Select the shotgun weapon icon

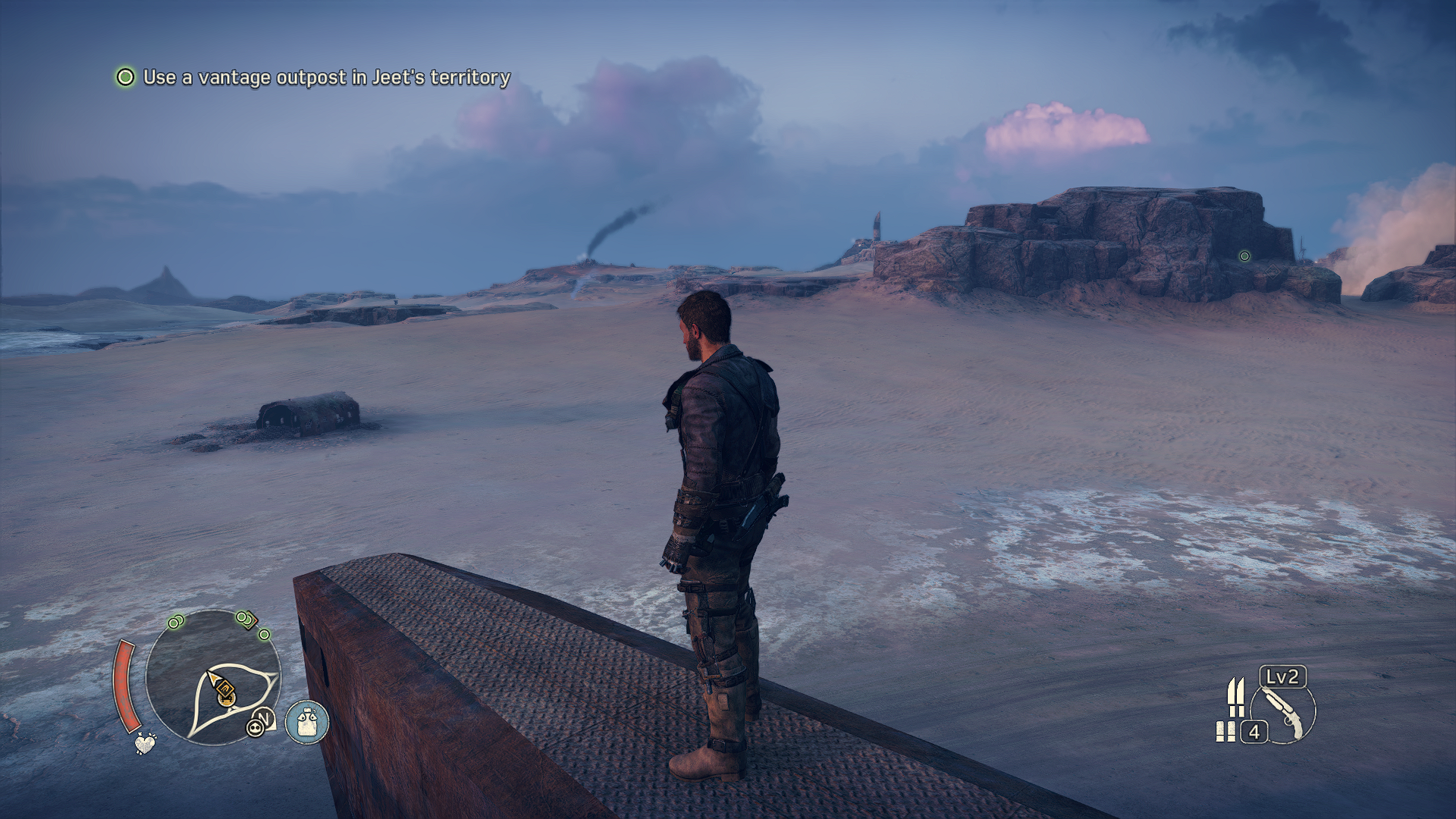tap(1285, 713)
